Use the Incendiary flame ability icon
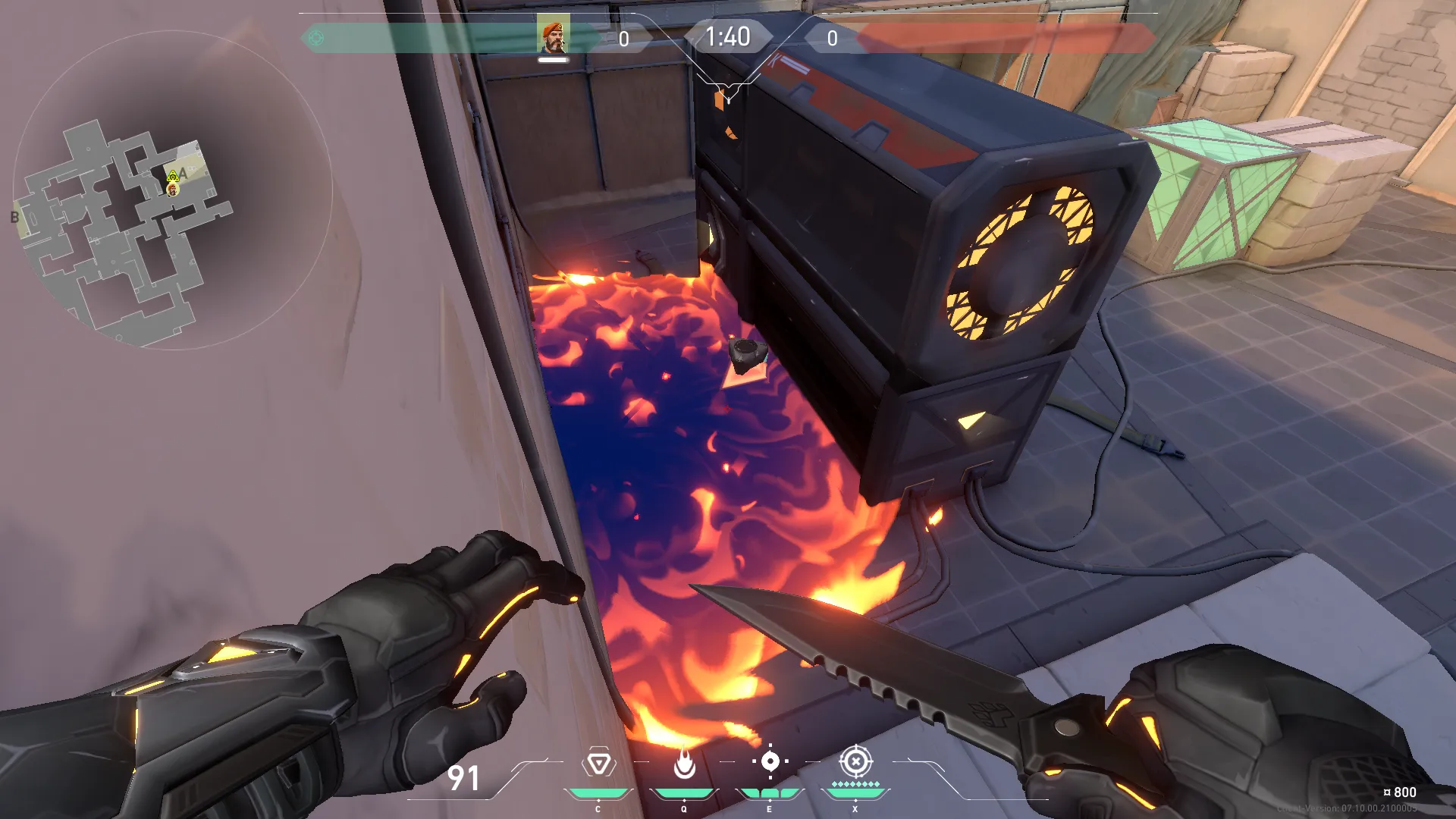The image size is (1456, 819). click(x=684, y=763)
